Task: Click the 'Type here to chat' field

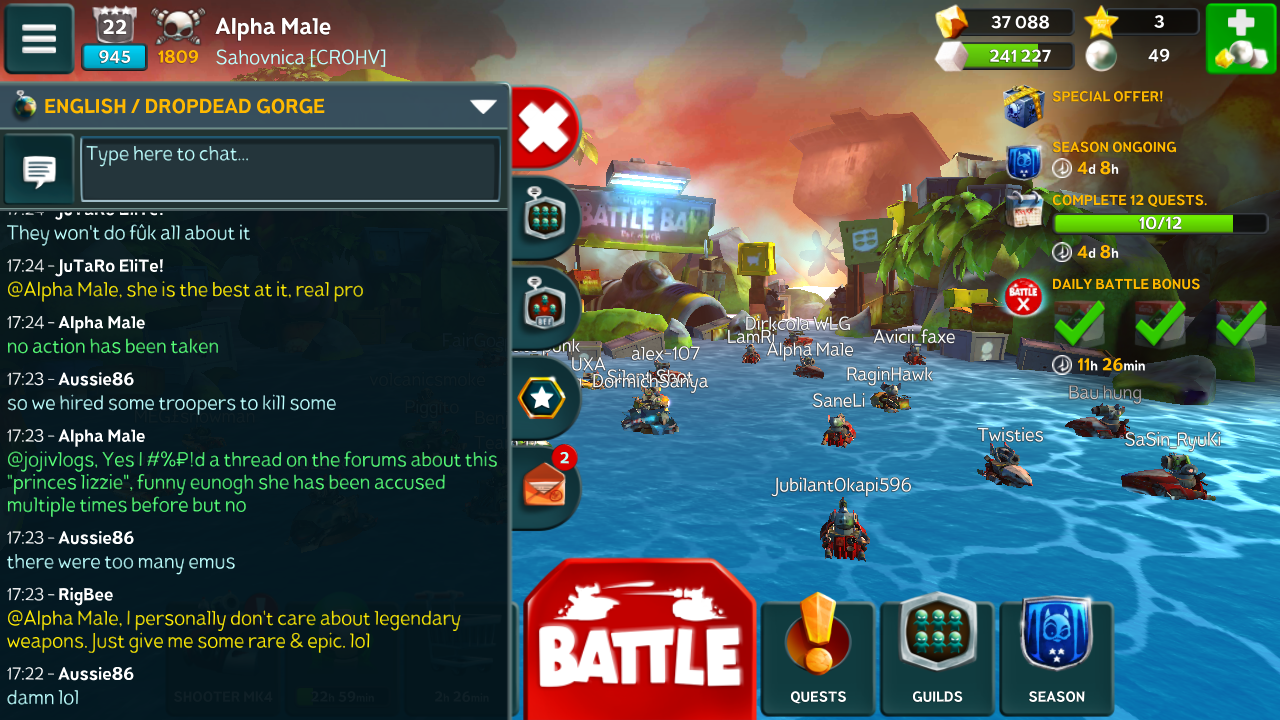Action: (290, 169)
